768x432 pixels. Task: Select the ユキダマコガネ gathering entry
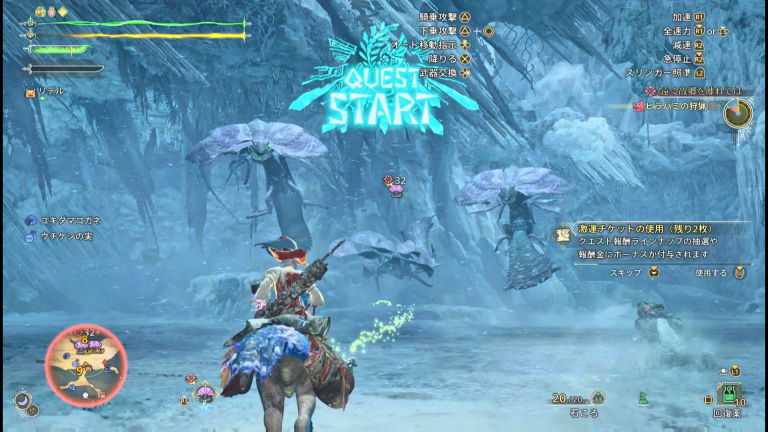click(x=70, y=219)
